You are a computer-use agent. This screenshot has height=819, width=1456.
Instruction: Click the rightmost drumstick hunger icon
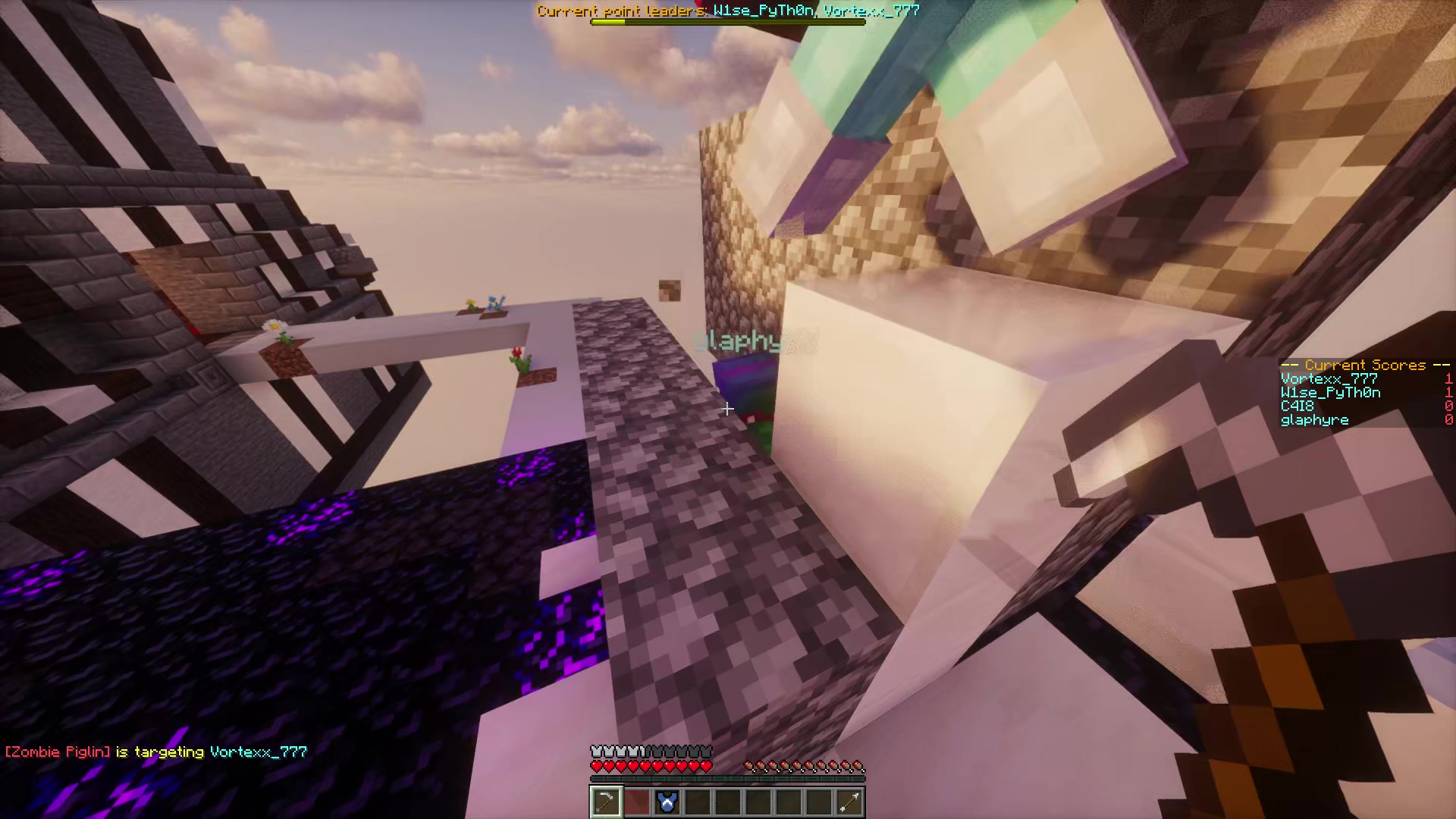(x=859, y=766)
